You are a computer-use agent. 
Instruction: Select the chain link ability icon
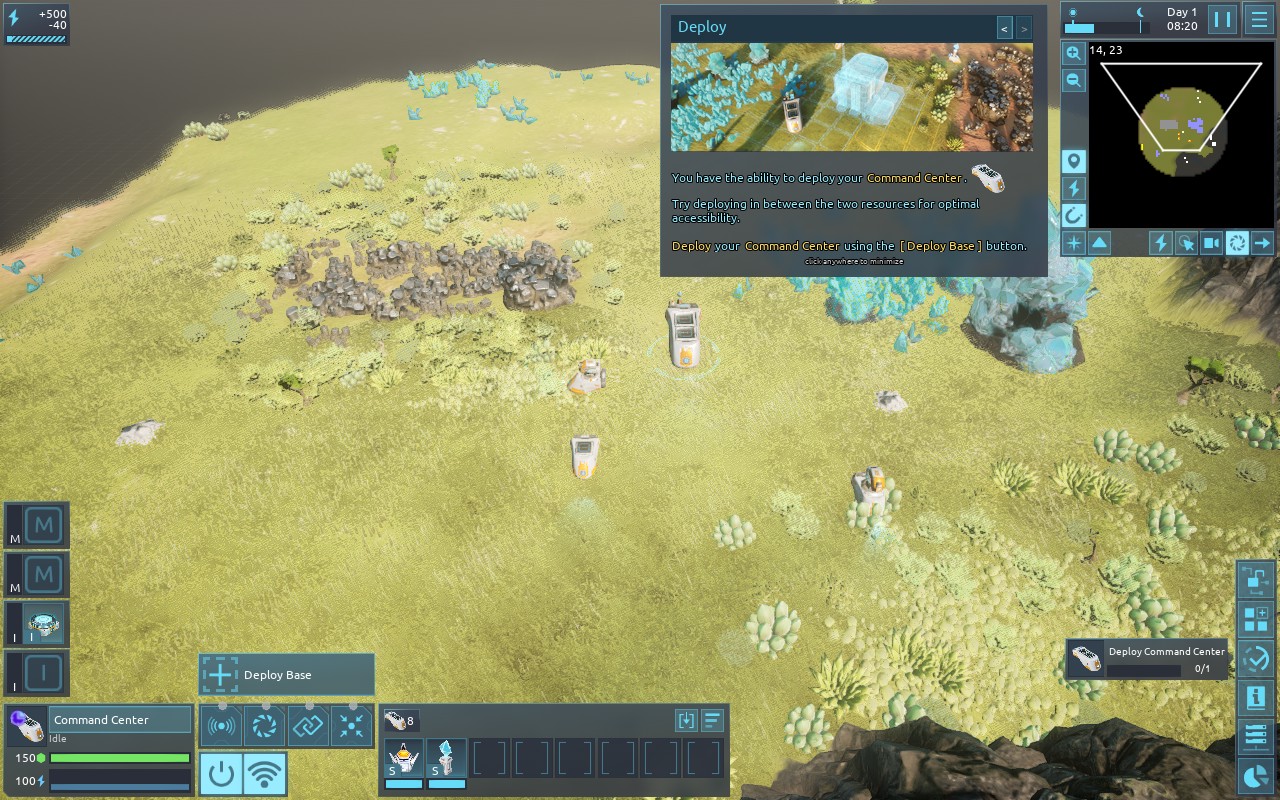[x=308, y=726]
